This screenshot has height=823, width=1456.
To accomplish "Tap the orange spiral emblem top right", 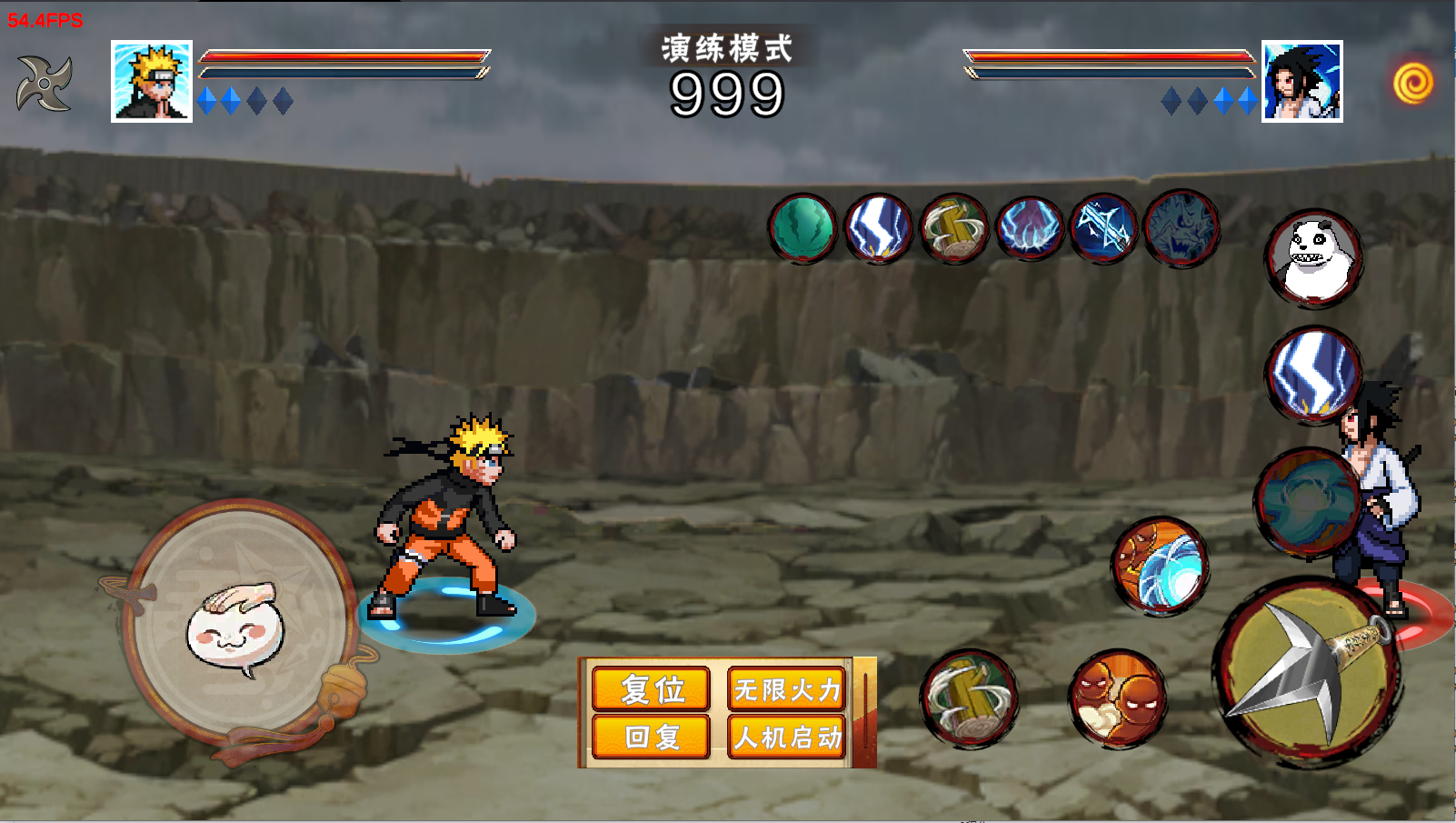I will (1414, 82).
